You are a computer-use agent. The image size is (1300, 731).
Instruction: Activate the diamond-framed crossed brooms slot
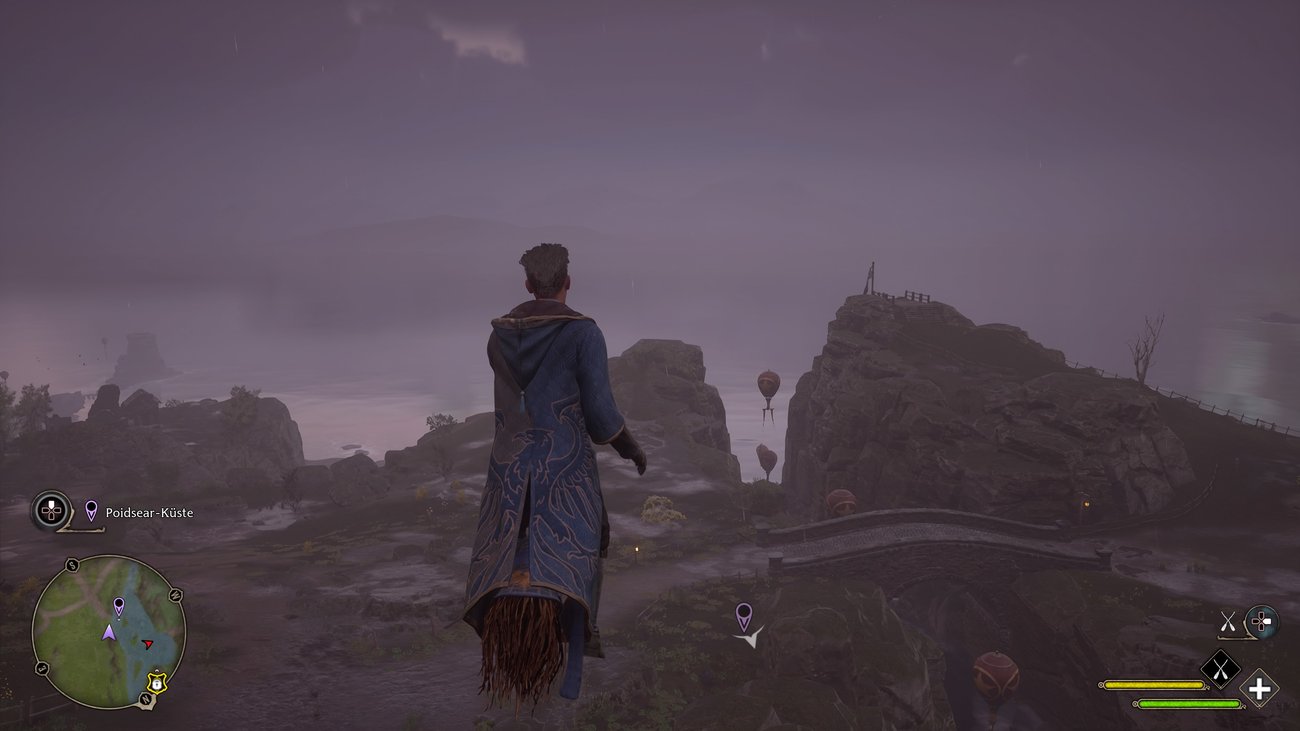pyautogui.click(x=1220, y=669)
